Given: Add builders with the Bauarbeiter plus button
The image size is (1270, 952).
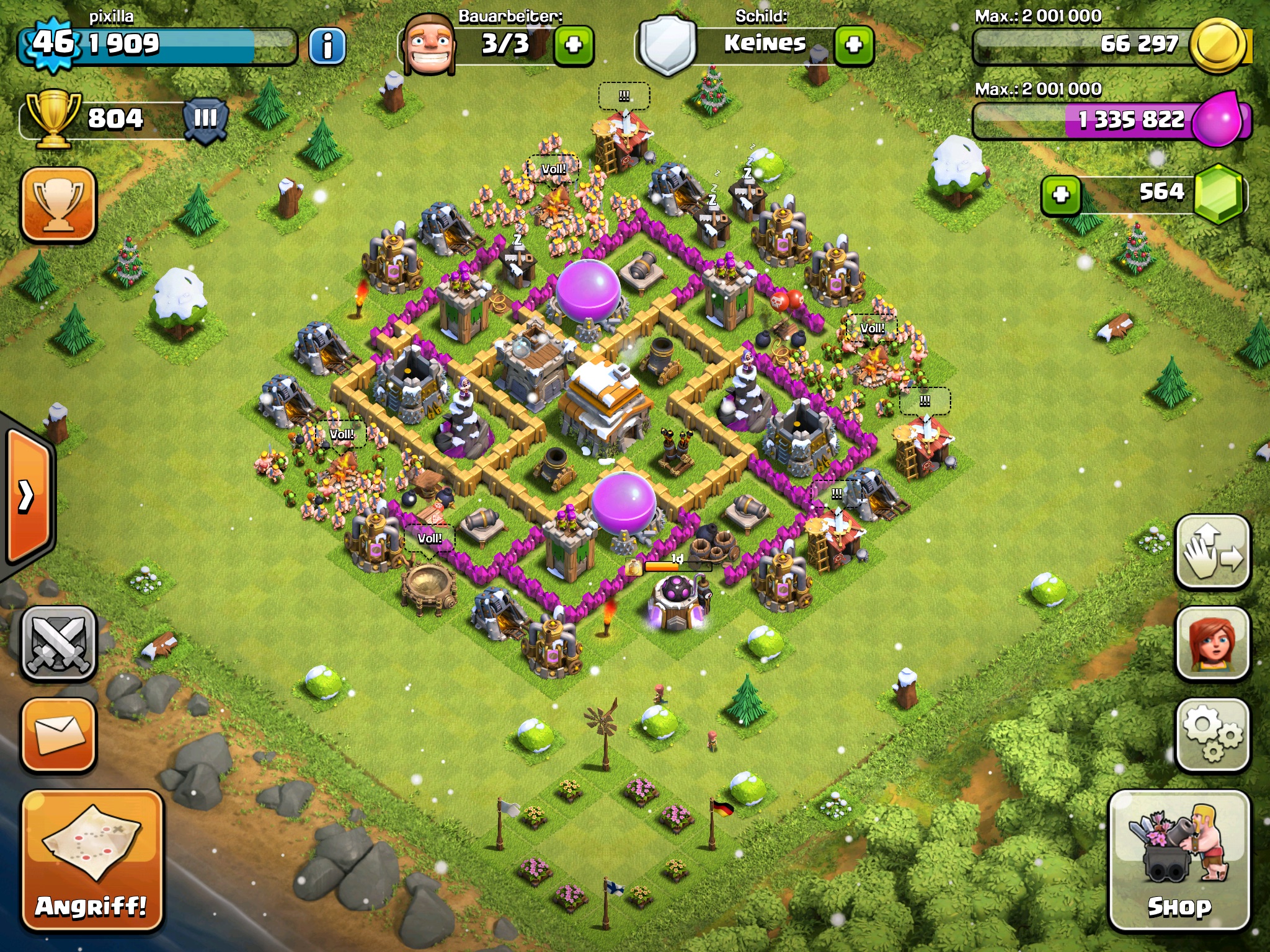Looking at the screenshot, I should point(573,45).
